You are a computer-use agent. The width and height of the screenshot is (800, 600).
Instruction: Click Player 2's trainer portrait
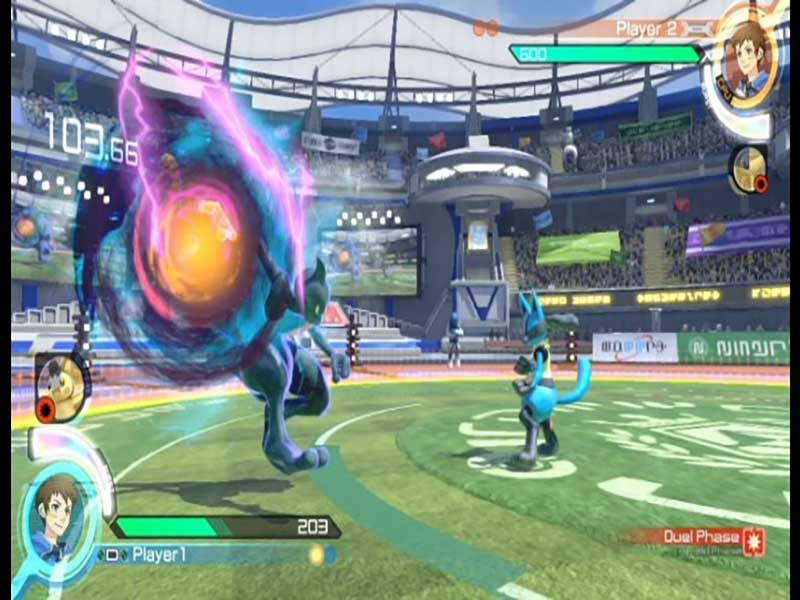point(750,56)
